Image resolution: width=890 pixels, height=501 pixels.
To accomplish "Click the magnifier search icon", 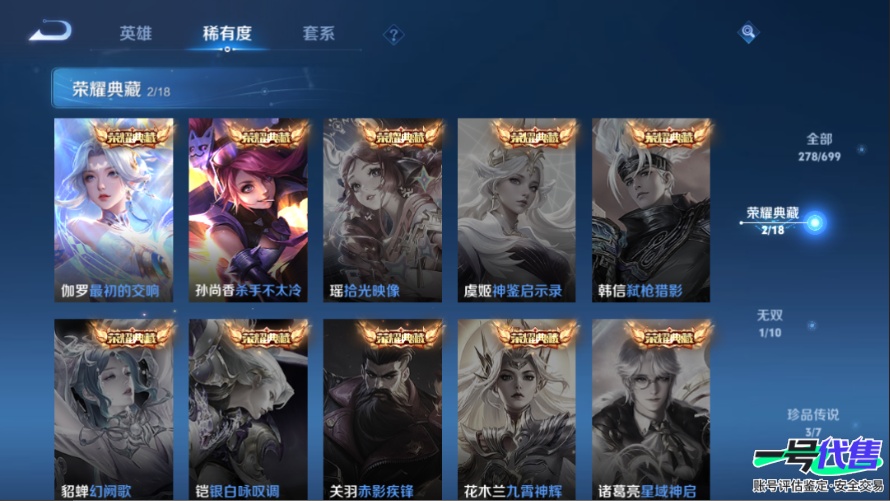I will pyautogui.click(x=748, y=34).
